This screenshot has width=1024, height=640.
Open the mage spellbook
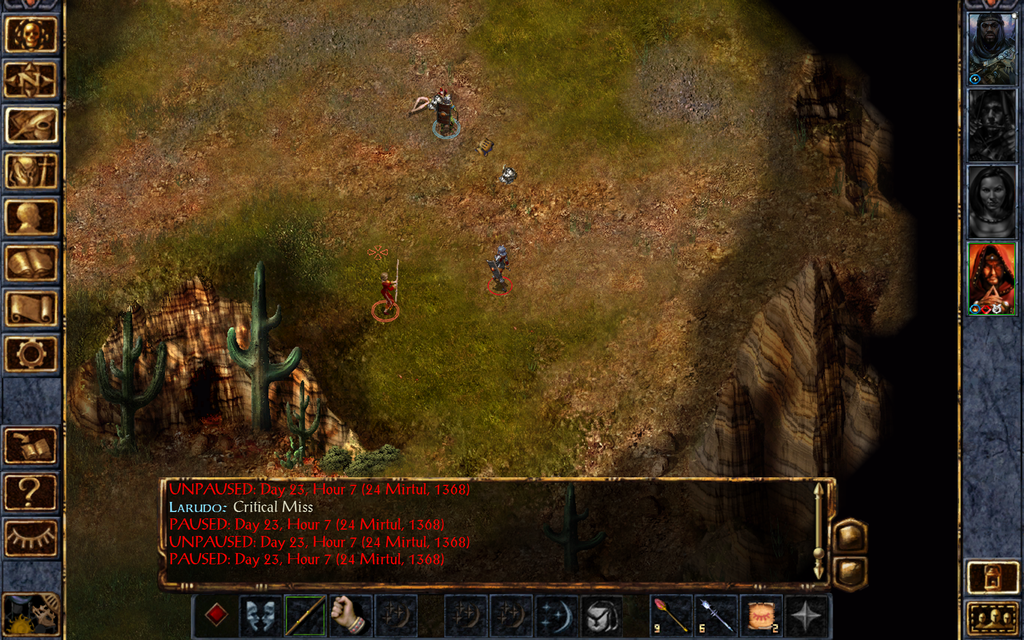click(30, 263)
